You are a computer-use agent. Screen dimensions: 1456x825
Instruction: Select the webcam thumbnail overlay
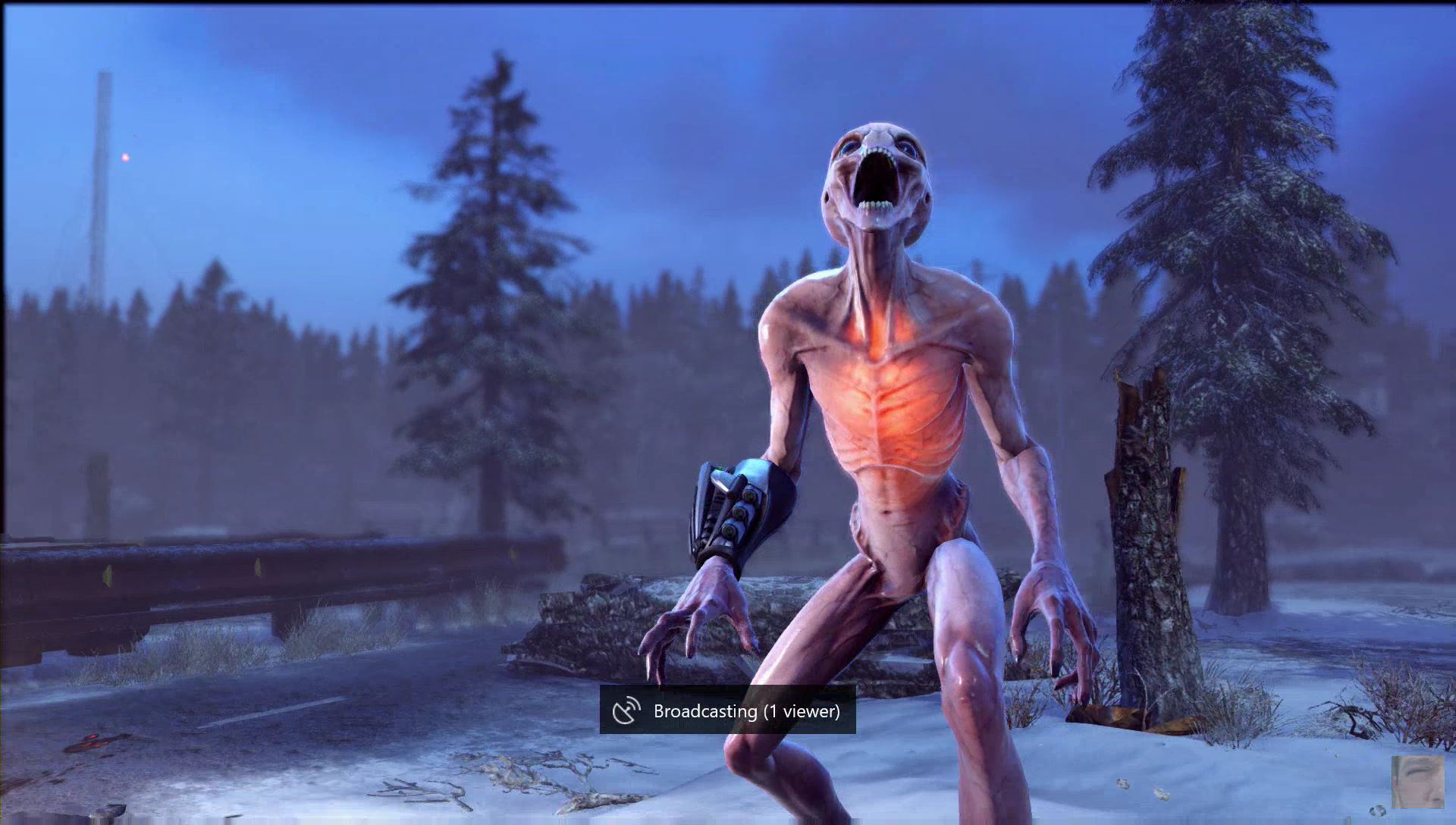1417,783
